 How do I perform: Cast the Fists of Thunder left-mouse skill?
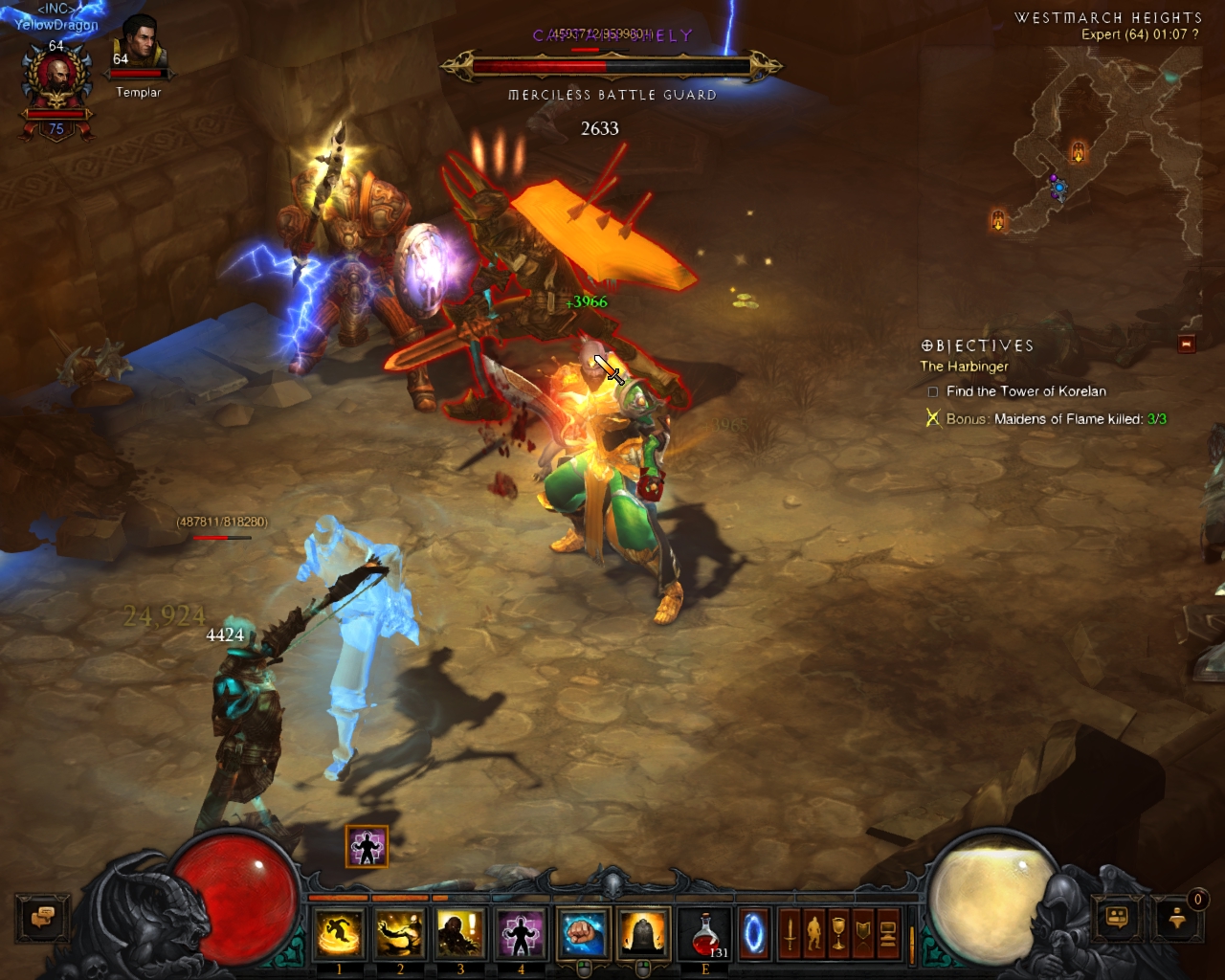coord(584,933)
